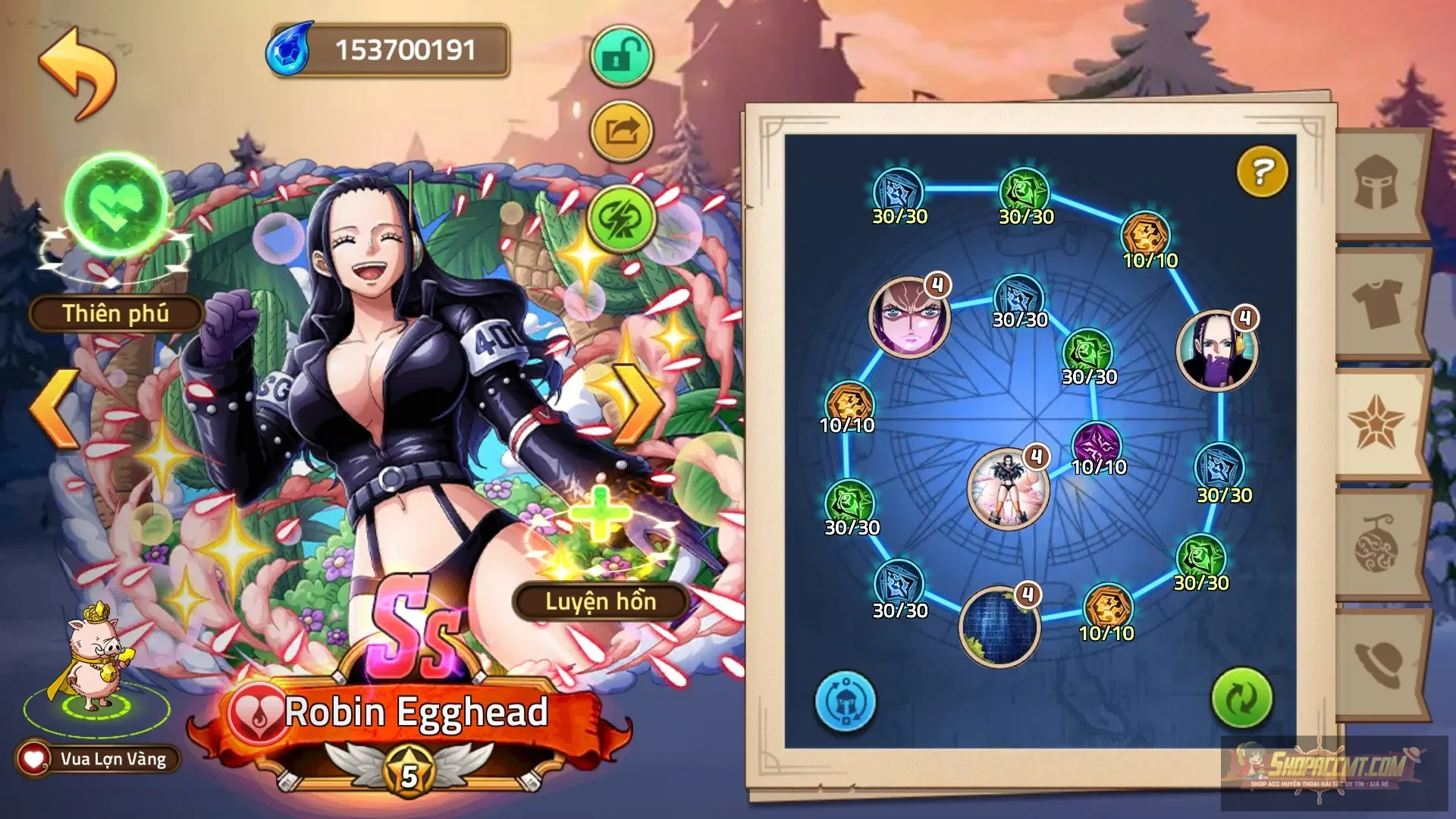Image resolution: width=1456 pixels, height=819 pixels.
Task: Open the yellow question mark help
Action: pos(1262,171)
